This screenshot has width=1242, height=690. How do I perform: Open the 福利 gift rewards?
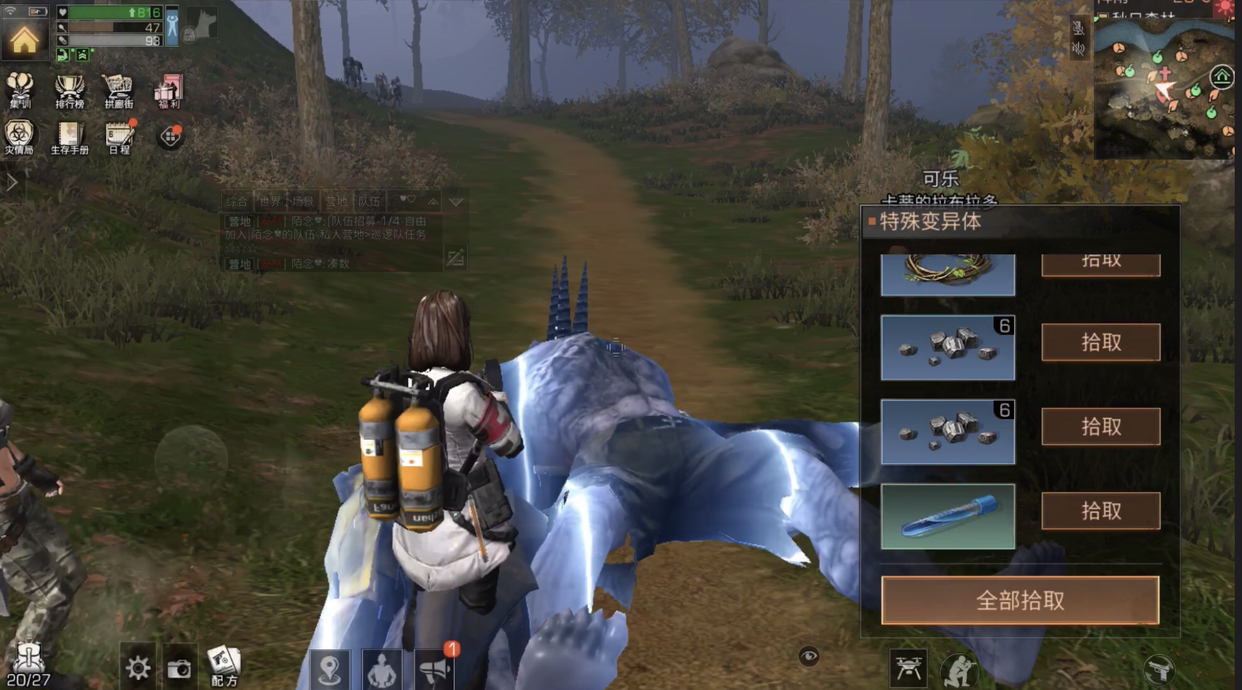(x=168, y=90)
